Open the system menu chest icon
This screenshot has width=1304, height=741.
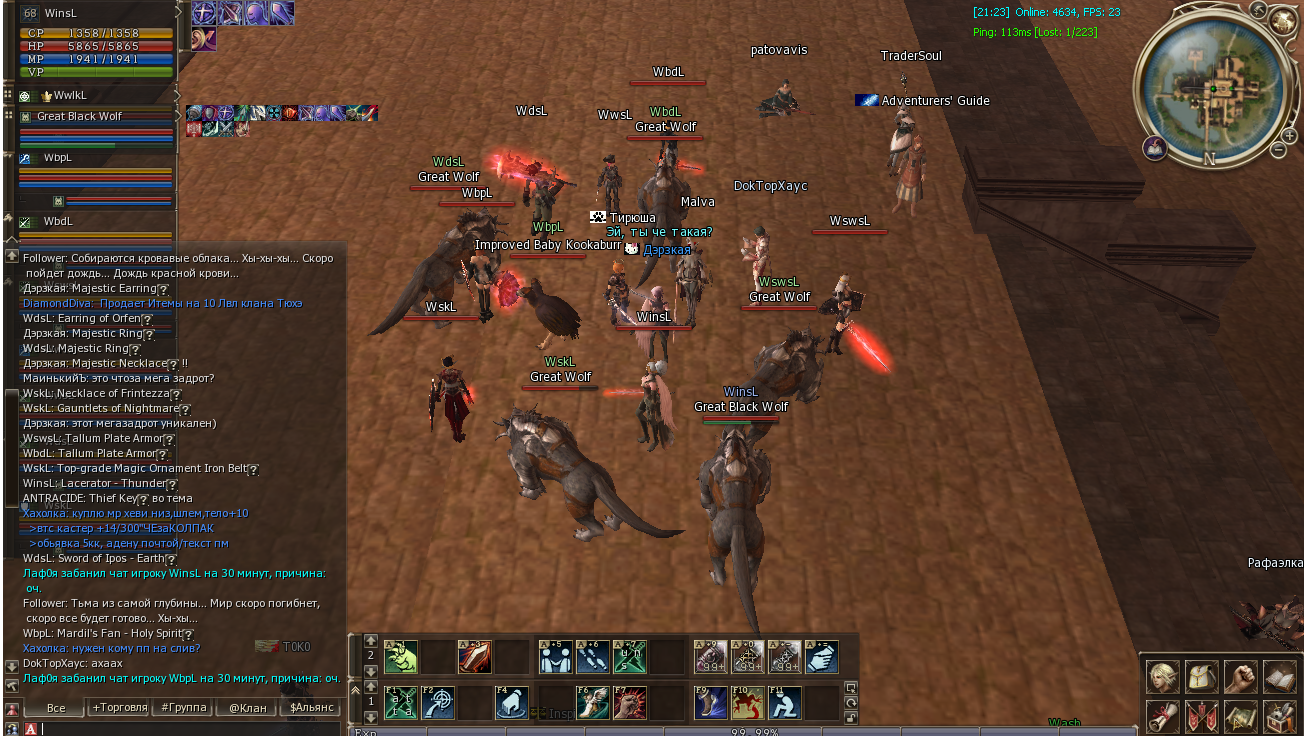click(1280, 716)
